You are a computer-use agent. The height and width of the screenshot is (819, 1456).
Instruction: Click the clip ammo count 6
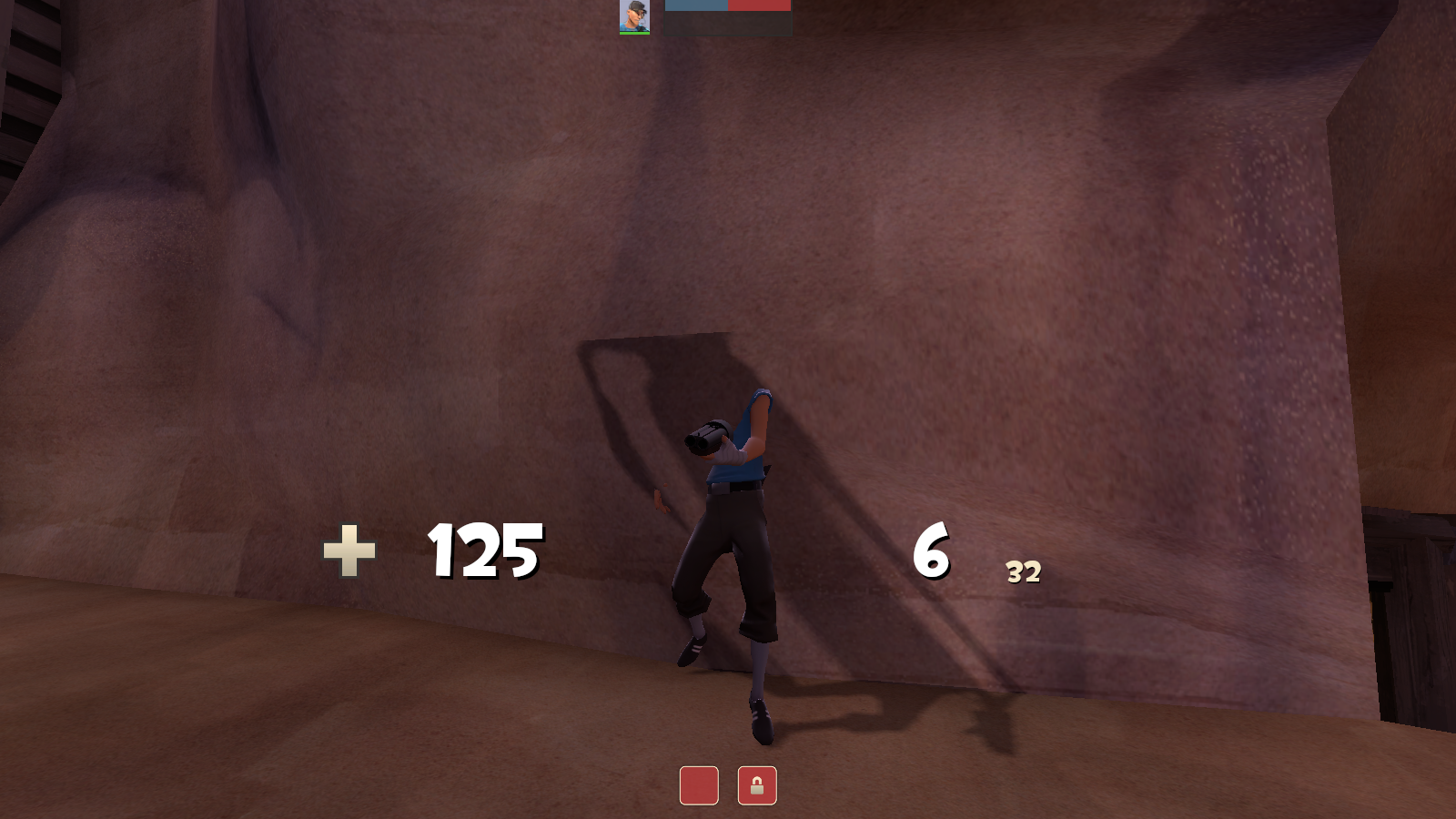pos(930,550)
